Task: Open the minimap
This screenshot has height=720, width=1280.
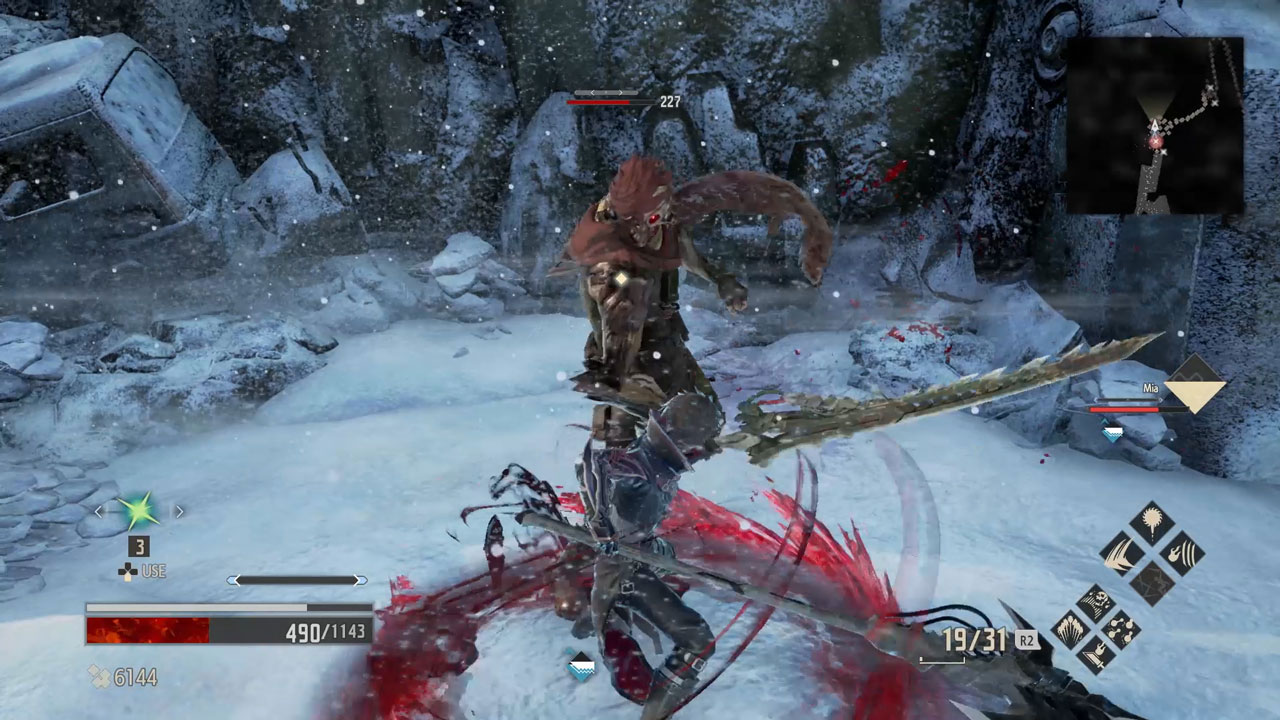Action: point(1155,126)
